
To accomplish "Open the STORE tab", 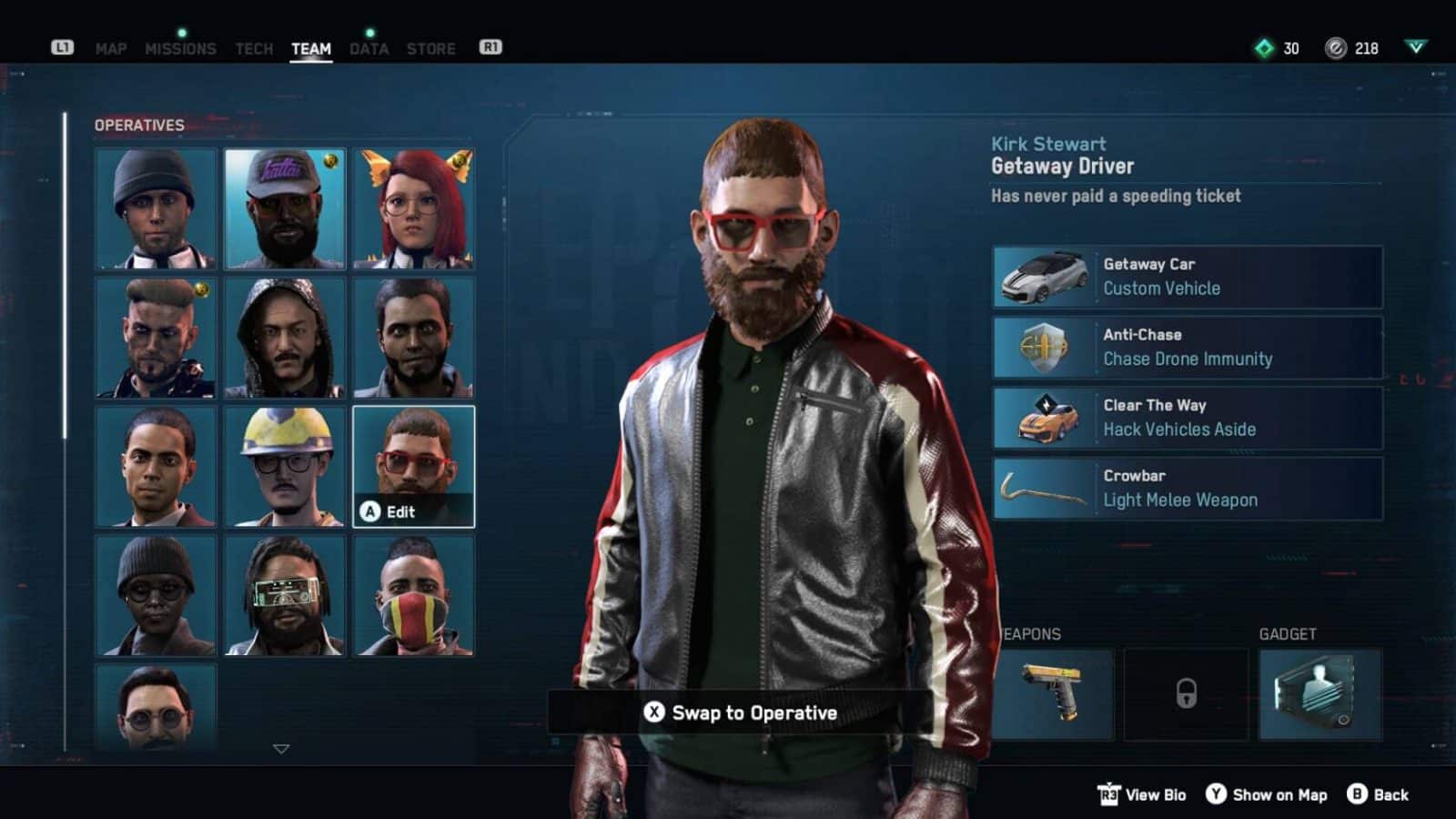I will click(431, 49).
